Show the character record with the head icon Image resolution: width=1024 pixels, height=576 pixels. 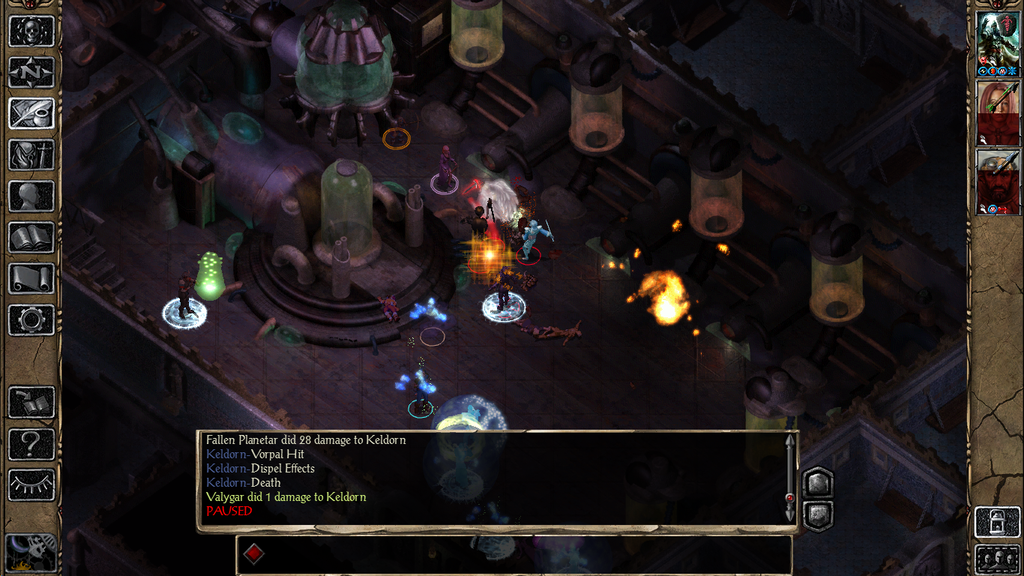tap(31, 196)
